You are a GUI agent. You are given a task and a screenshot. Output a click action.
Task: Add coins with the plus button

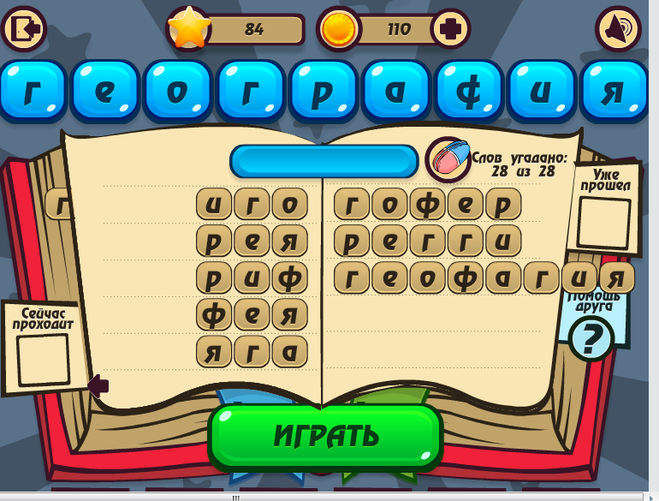click(452, 29)
